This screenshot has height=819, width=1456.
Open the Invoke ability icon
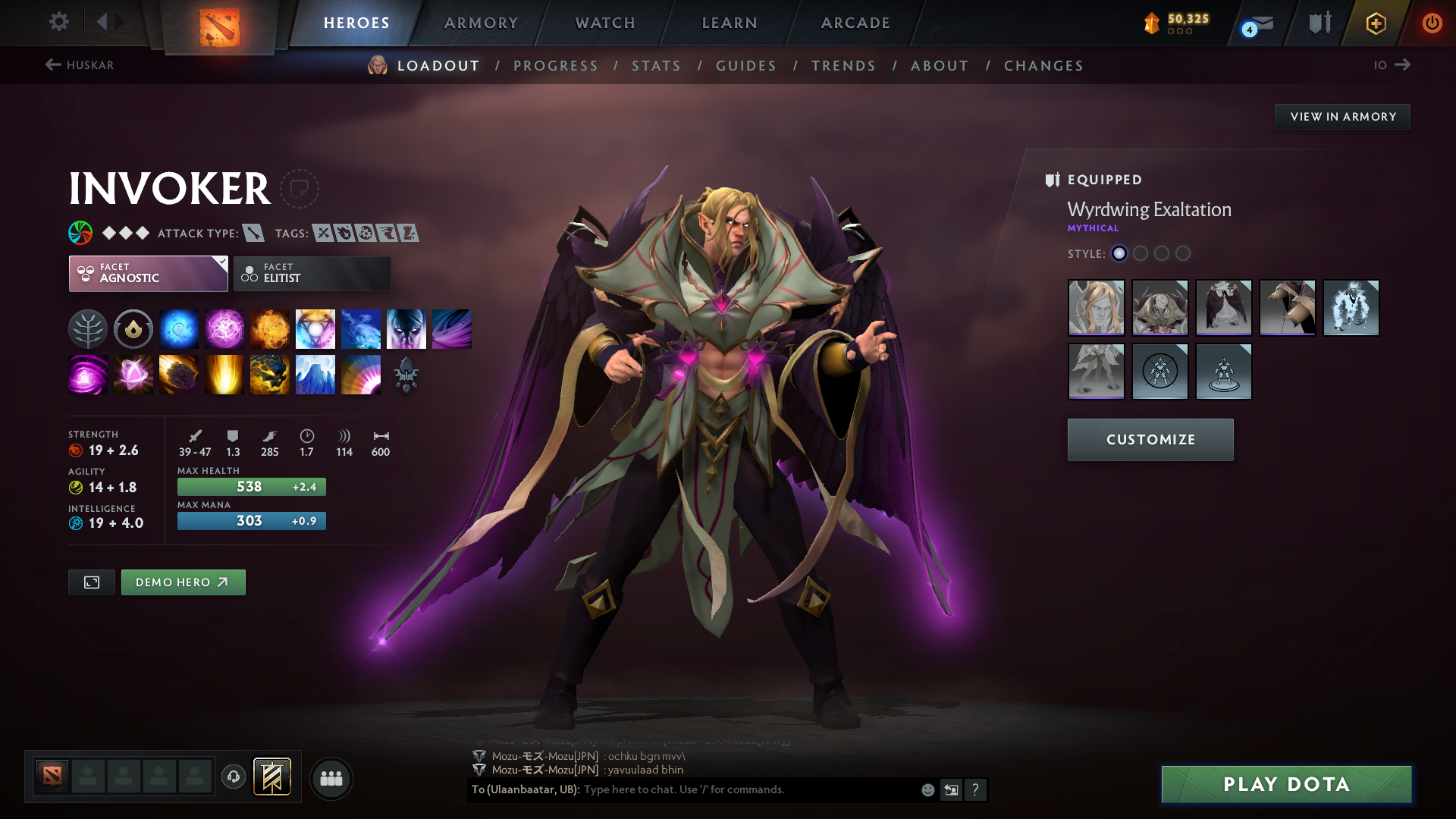coord(315,328)
